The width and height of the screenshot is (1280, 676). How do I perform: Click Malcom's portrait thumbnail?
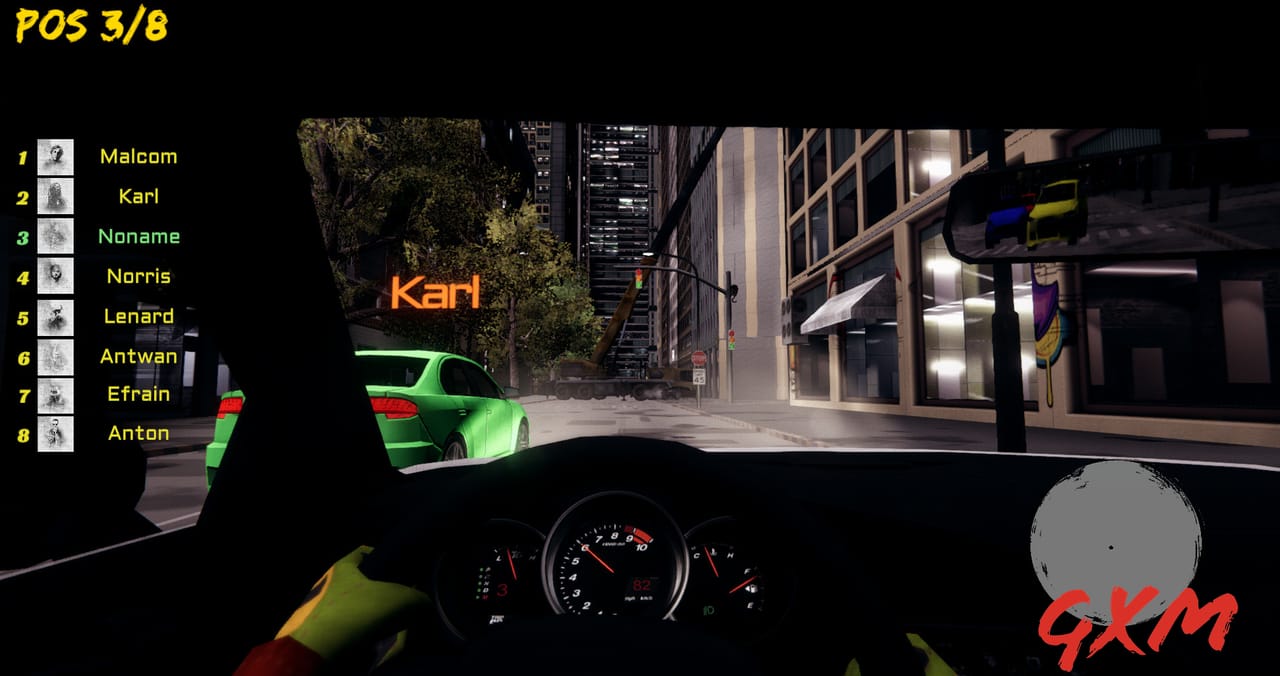(56, 157)
